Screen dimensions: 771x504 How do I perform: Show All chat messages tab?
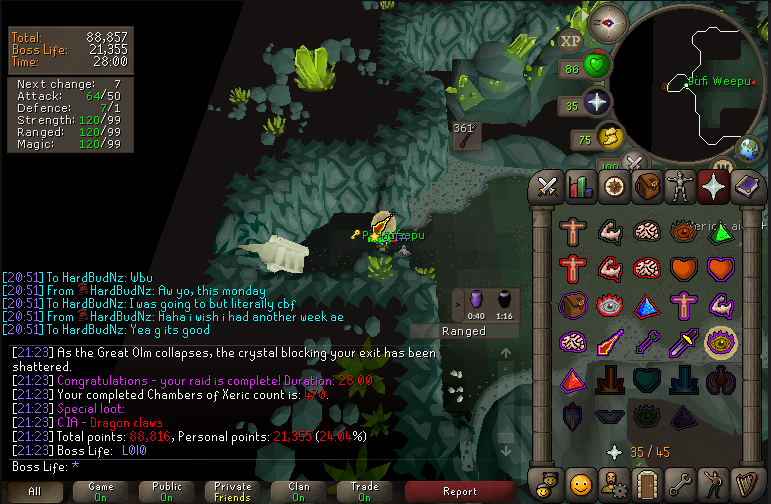tap(34, 491)
